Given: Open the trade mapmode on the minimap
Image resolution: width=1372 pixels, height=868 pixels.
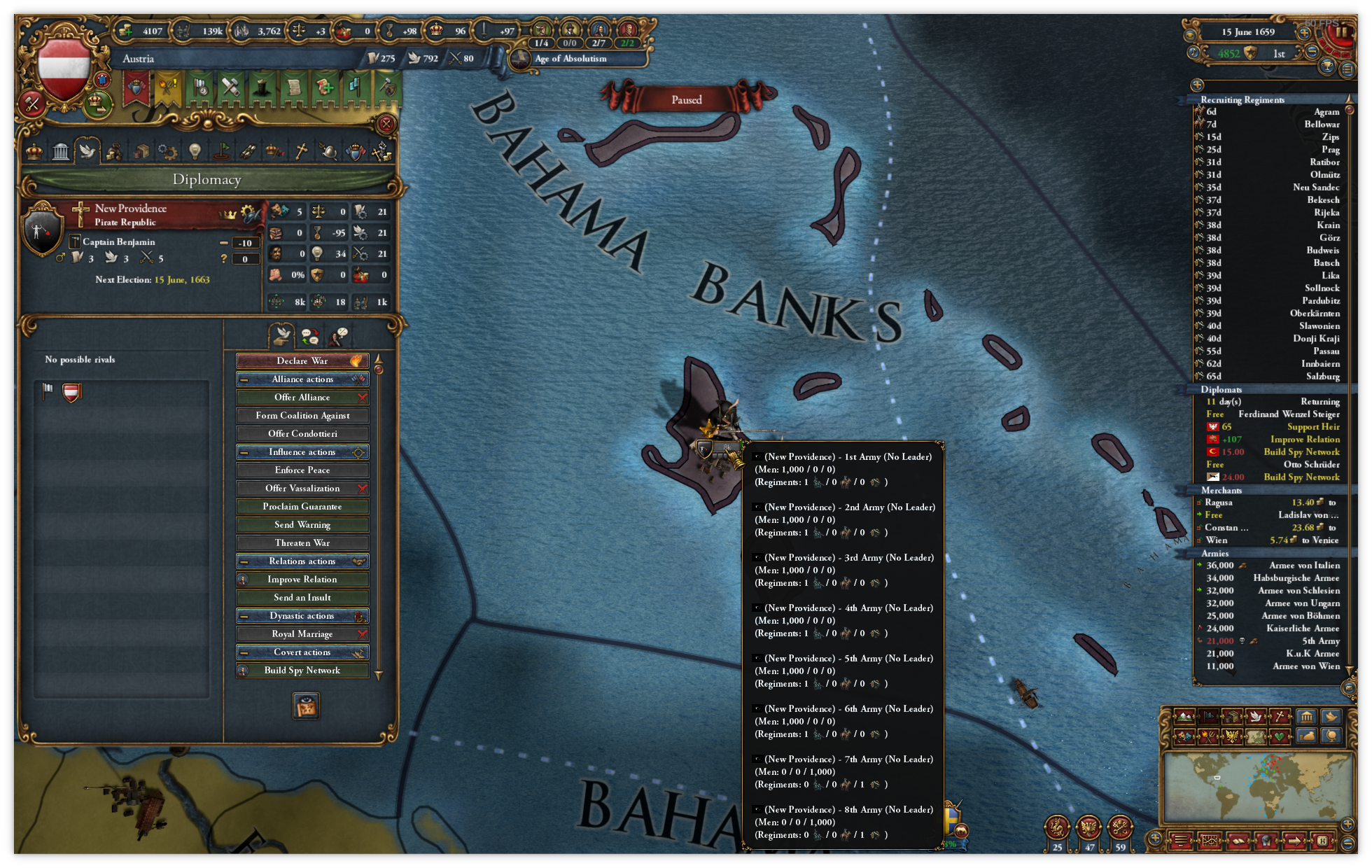Looking at the screenshot, I should pos(1232,716).
